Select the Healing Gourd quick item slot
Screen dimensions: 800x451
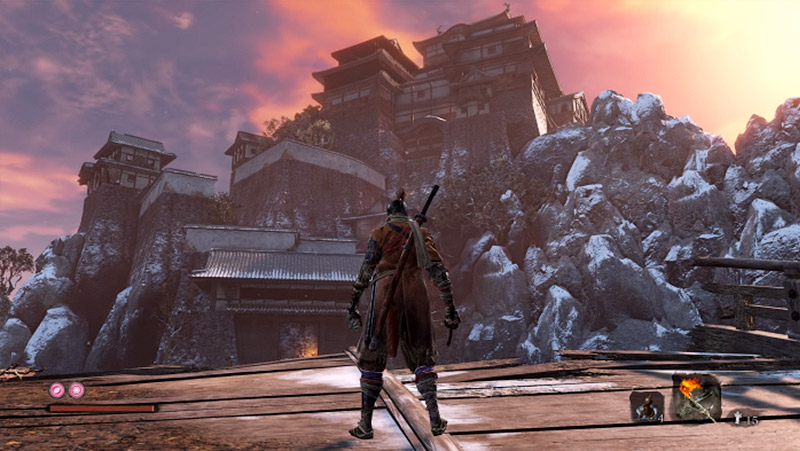[646, 405]
